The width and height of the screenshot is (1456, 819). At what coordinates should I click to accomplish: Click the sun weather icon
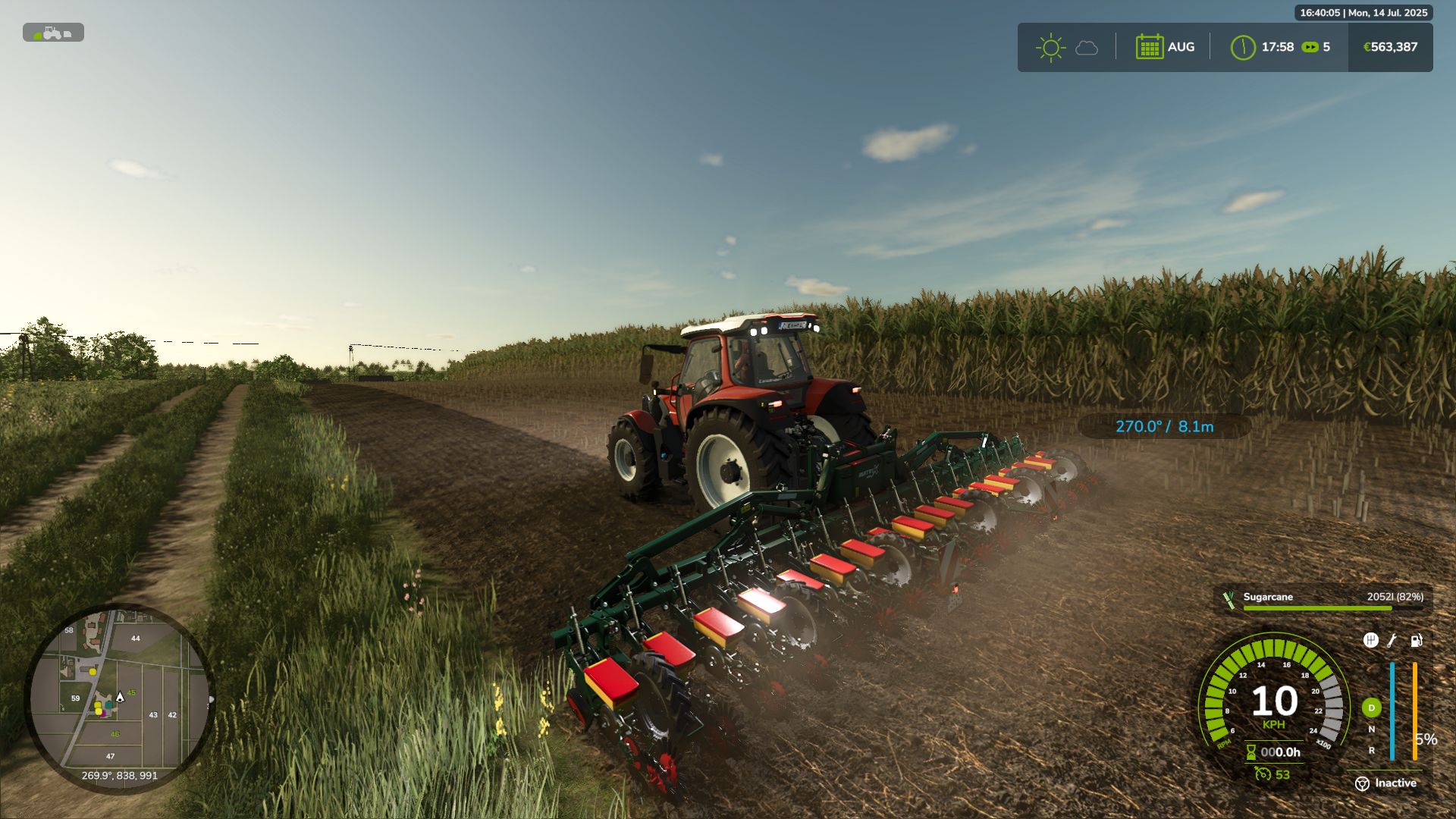click(x=1050, y=47)
